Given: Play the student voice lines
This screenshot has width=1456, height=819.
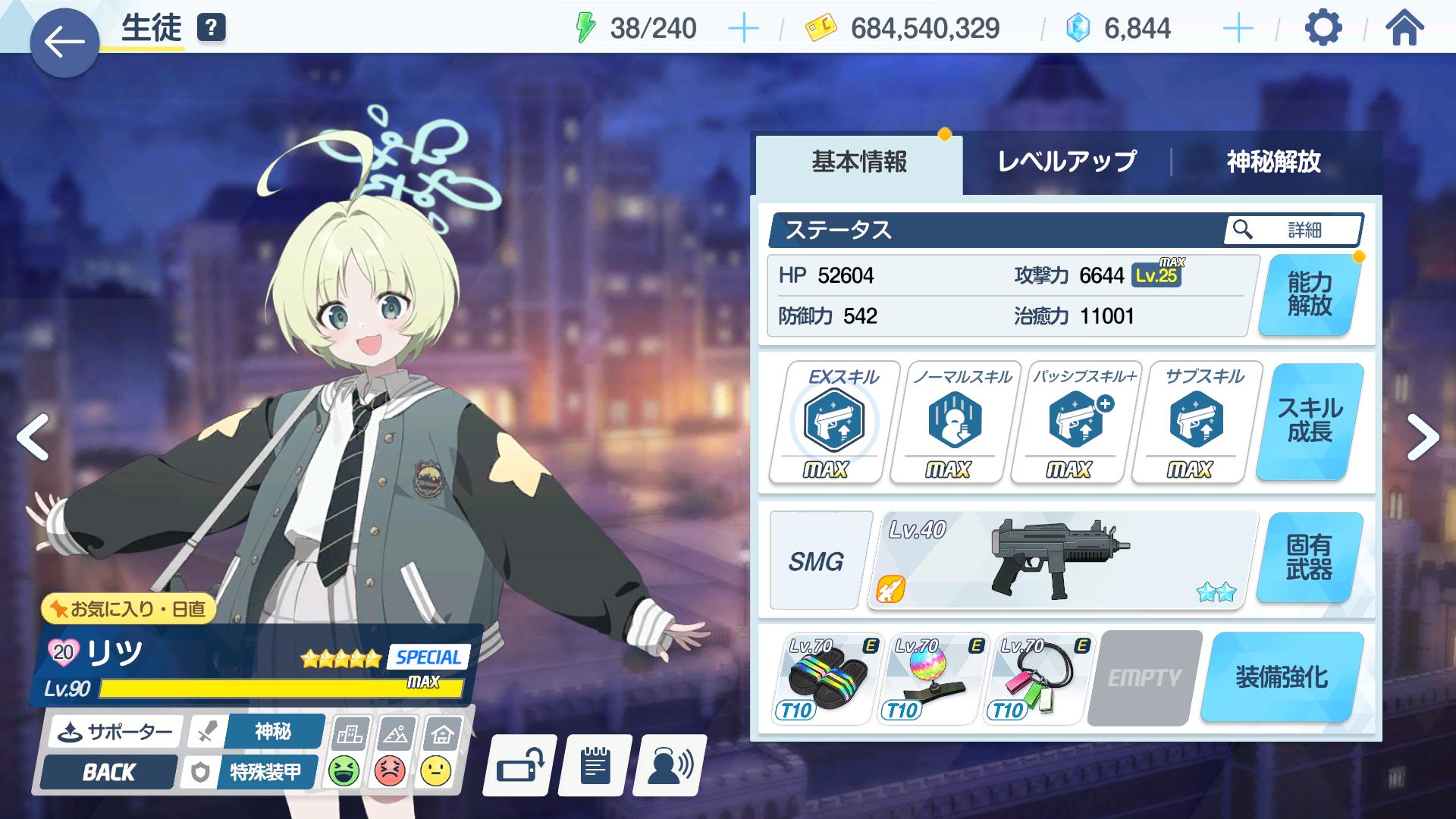Looking at the screenshot, I should coord(670,767).
